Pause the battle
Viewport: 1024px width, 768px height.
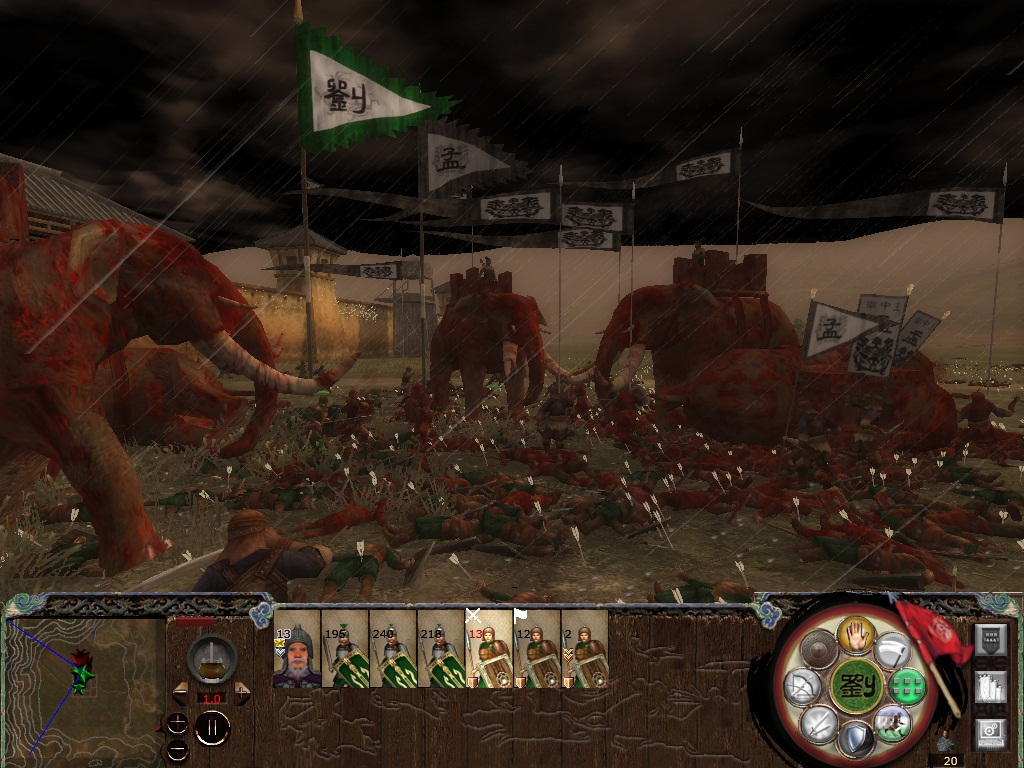(211, 728)
